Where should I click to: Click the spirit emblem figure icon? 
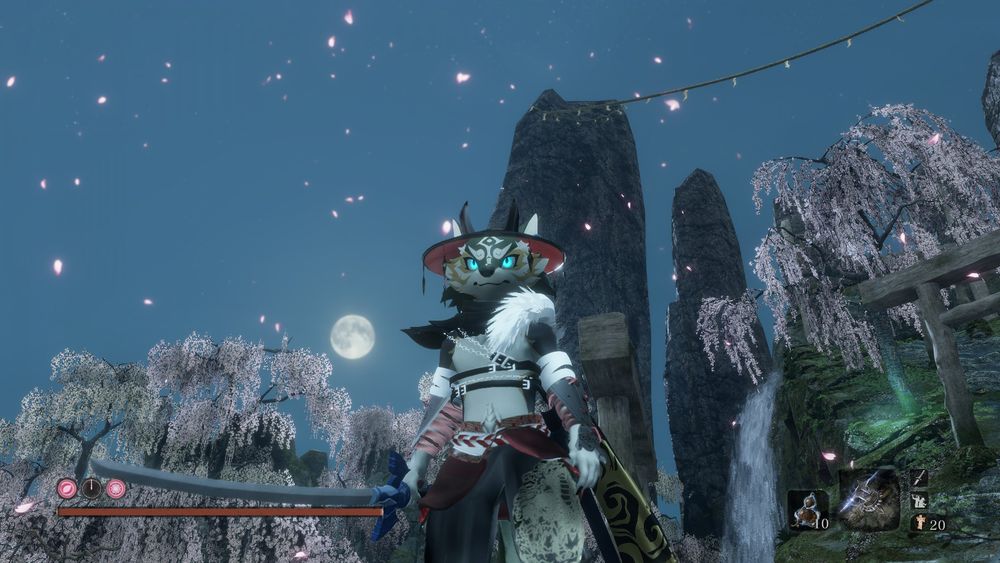pos(919,523)
